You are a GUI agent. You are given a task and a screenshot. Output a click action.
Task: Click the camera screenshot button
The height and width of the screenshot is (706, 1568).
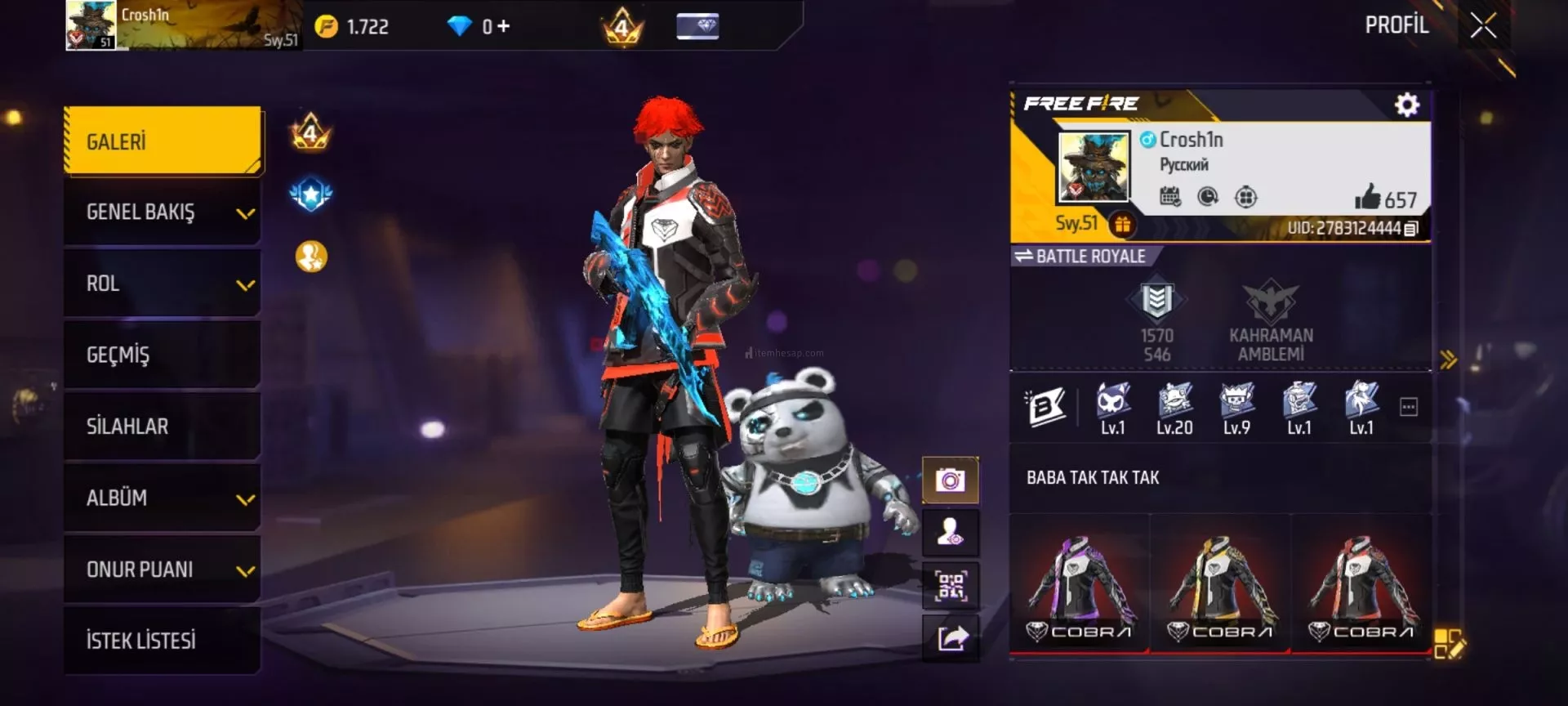click(x=951, y=480)
